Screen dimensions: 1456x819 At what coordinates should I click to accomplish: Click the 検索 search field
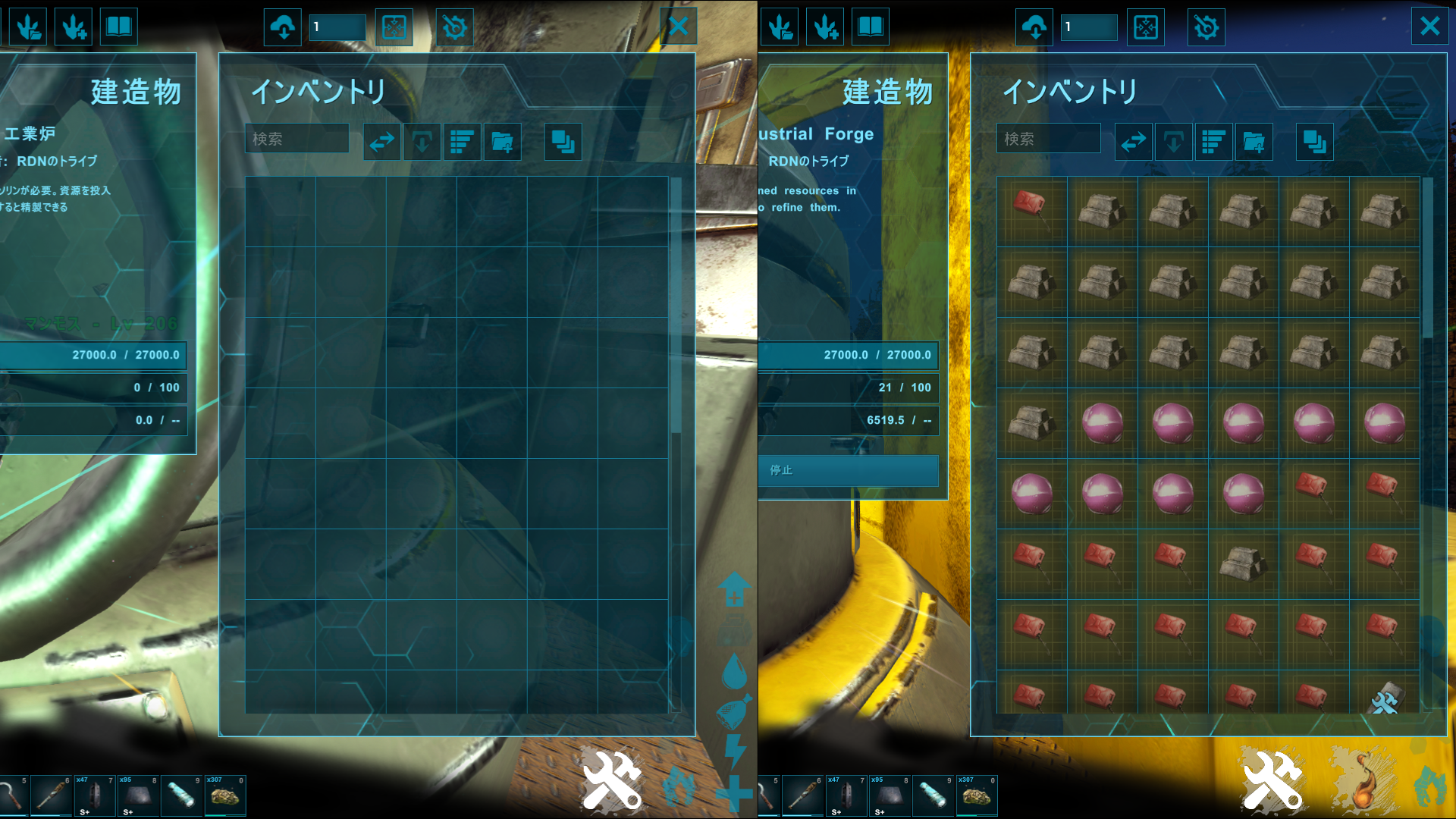[296, 139]
